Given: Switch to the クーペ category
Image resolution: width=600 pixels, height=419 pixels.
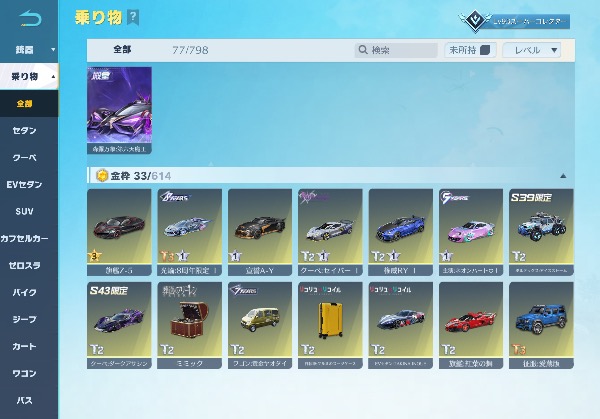Looking at the screenshot, I should (x=25, y=158).
